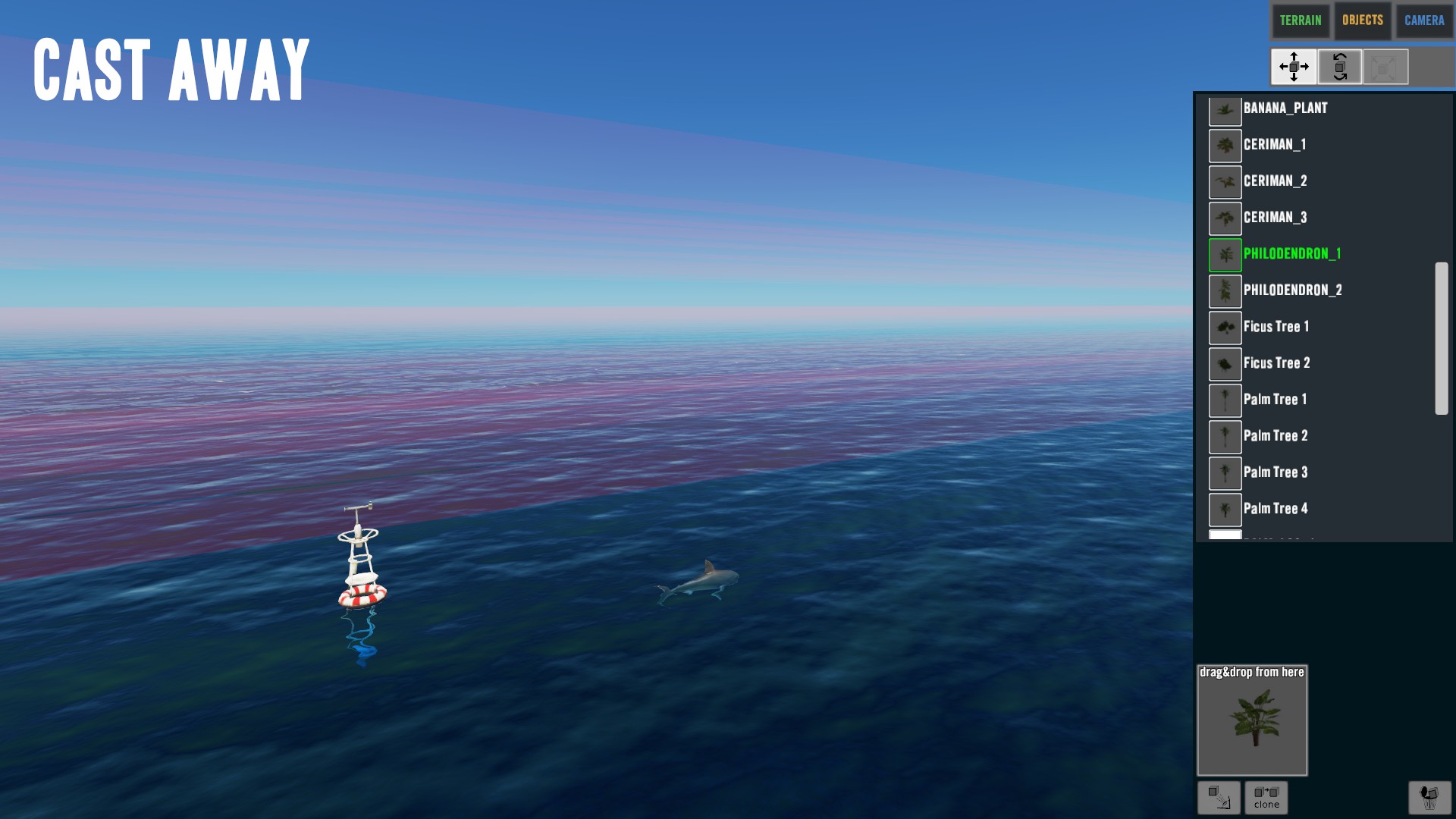Click the highlighted PHILODENDRON_1 entry

pos(1291,254)
